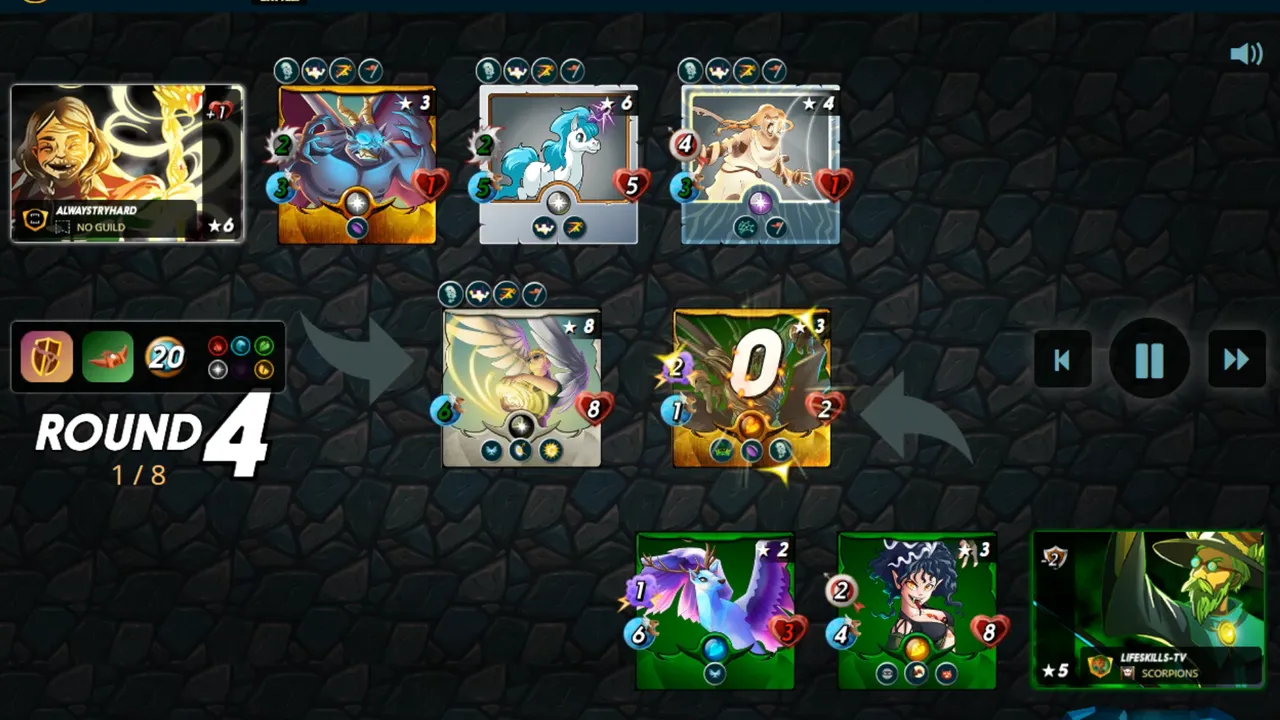Pause the battle replay

pos(1149,359)
